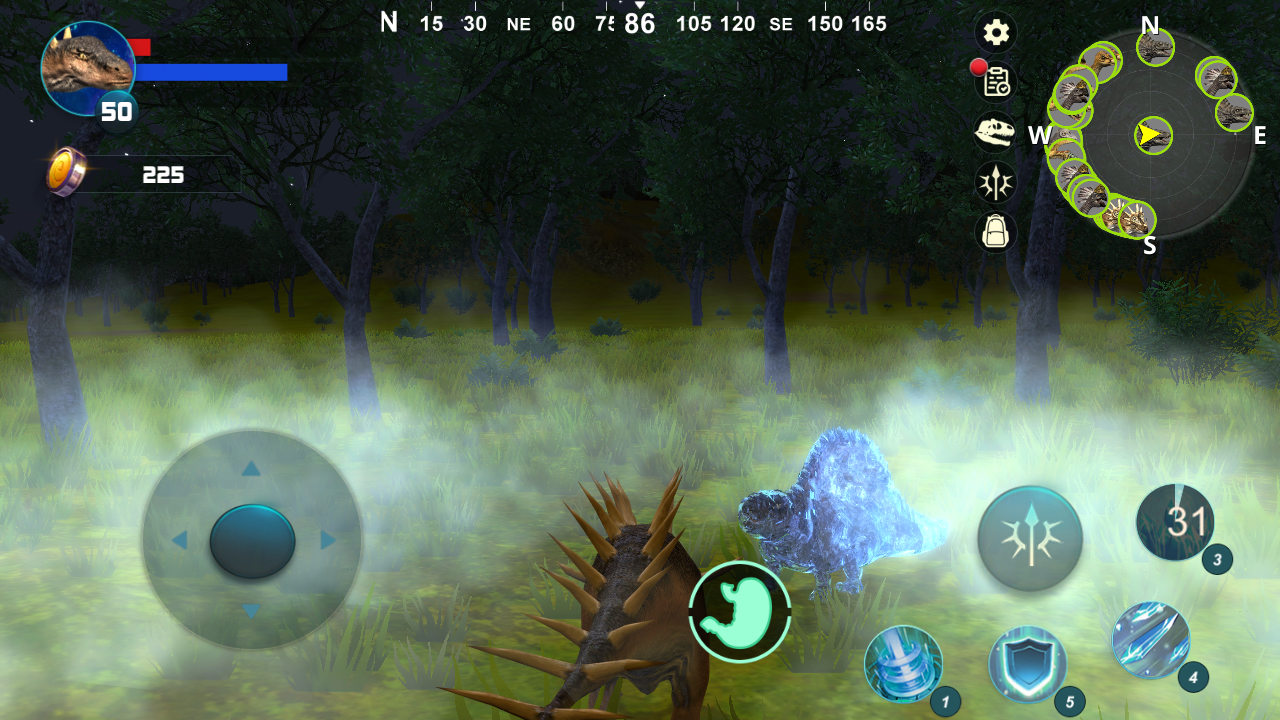Tap the green stomach hunger button
Image resolution: width=1280 pixels, height=720 pixels.
click(740, 615)
